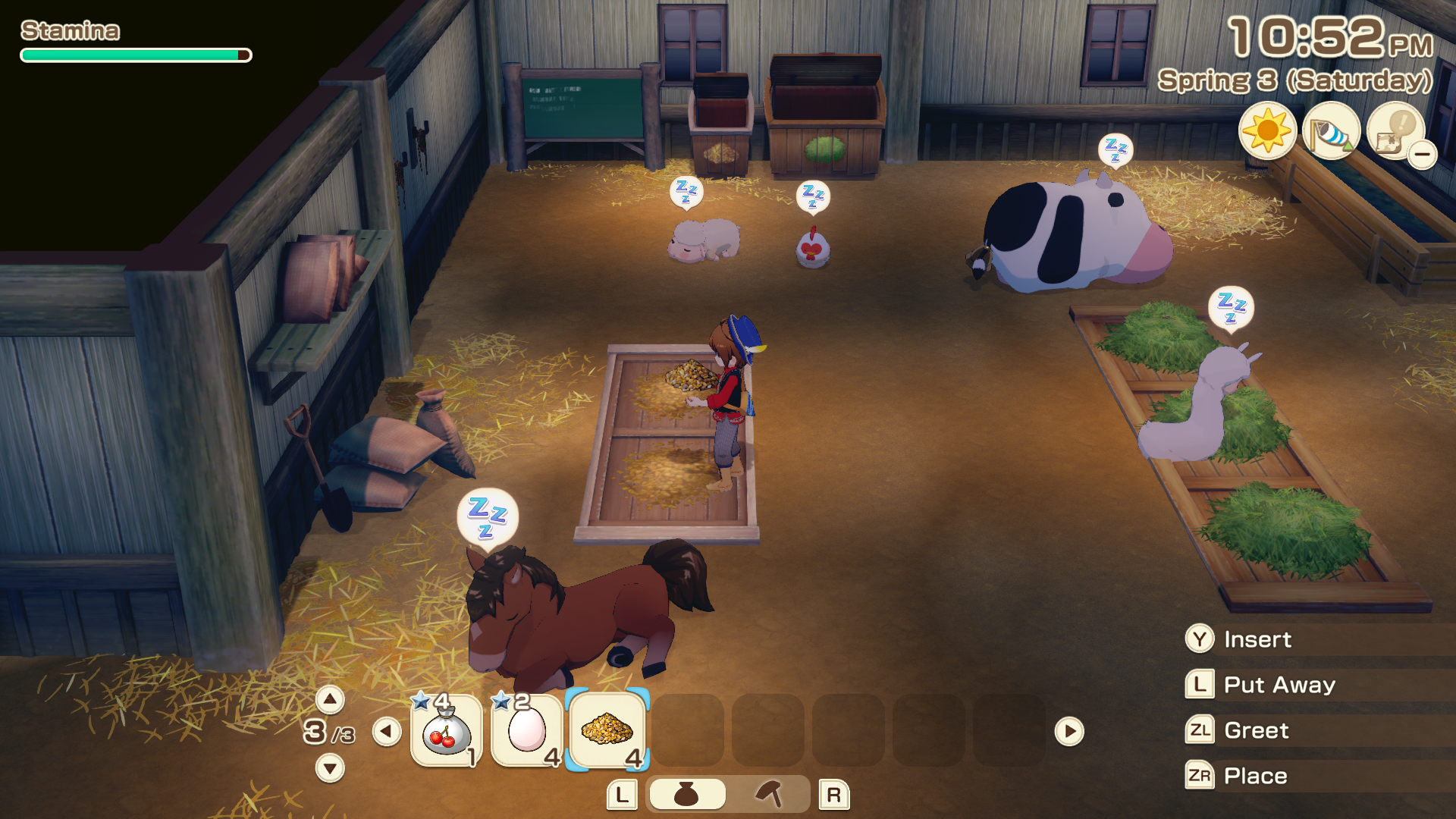
Task: Choose the chicken feed hotbar slot
Action: point(607,731)
